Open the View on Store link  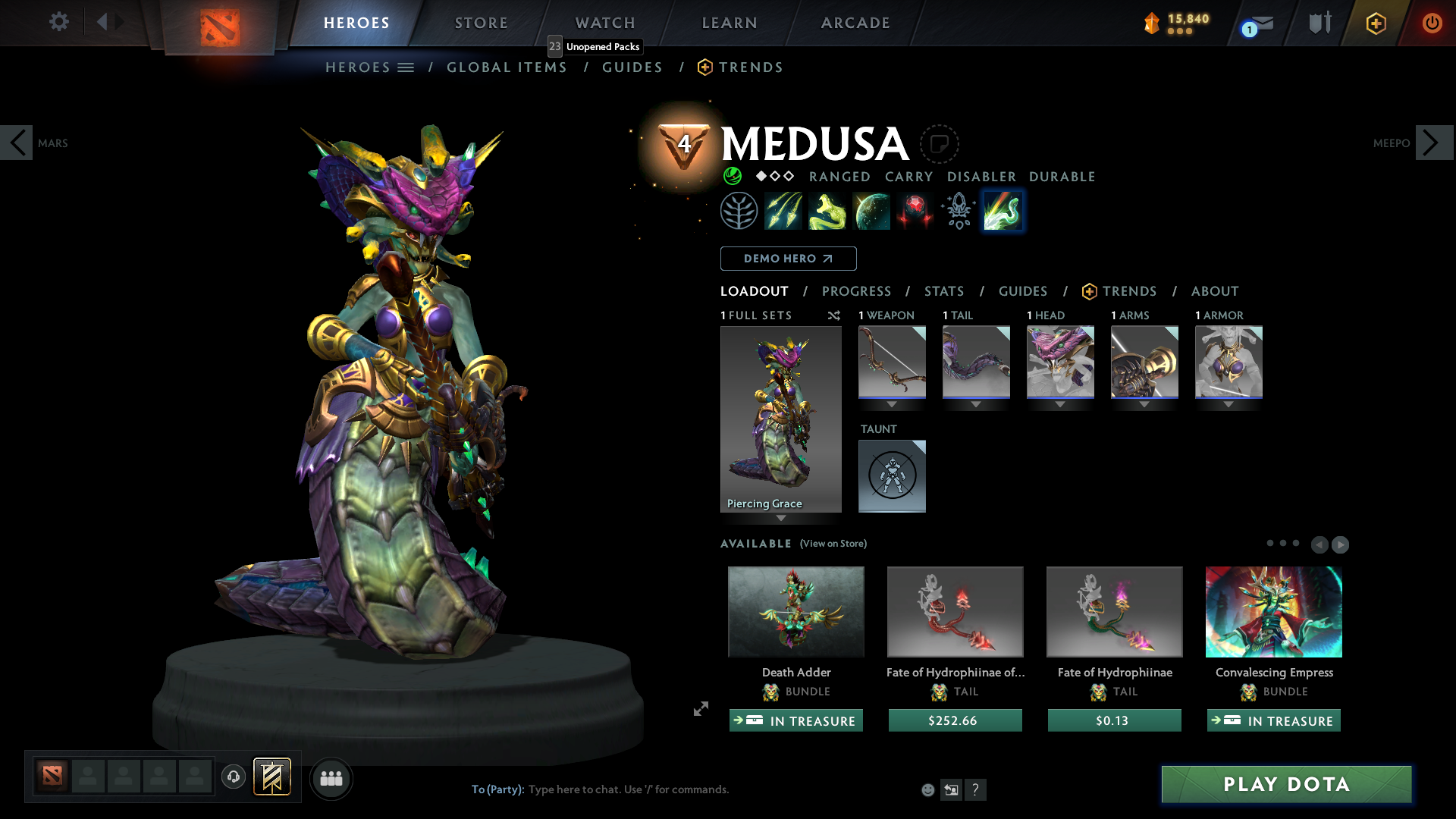pos(833,544)
